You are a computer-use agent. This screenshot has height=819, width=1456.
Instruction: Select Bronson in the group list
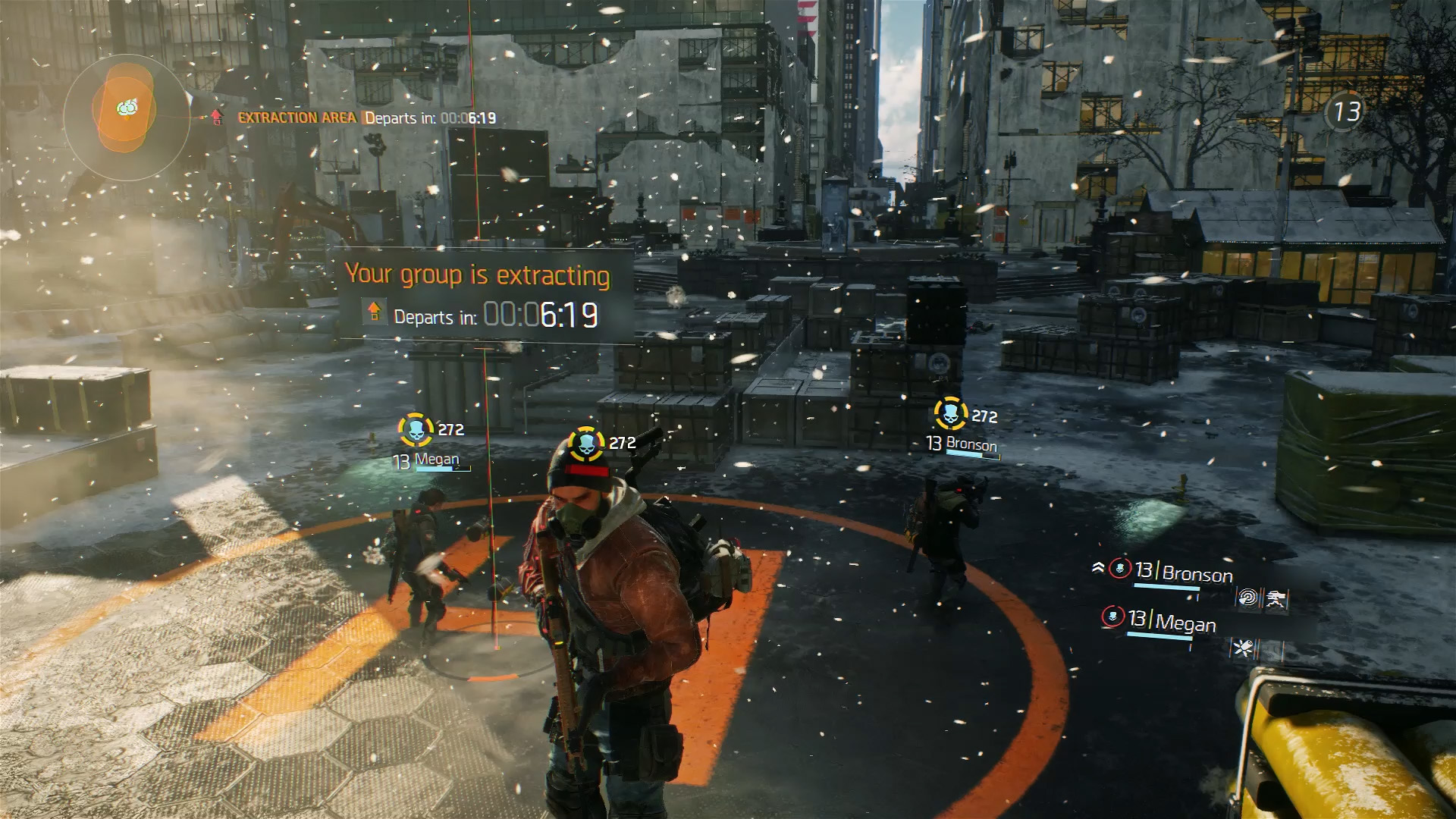tap(1196, 573)
